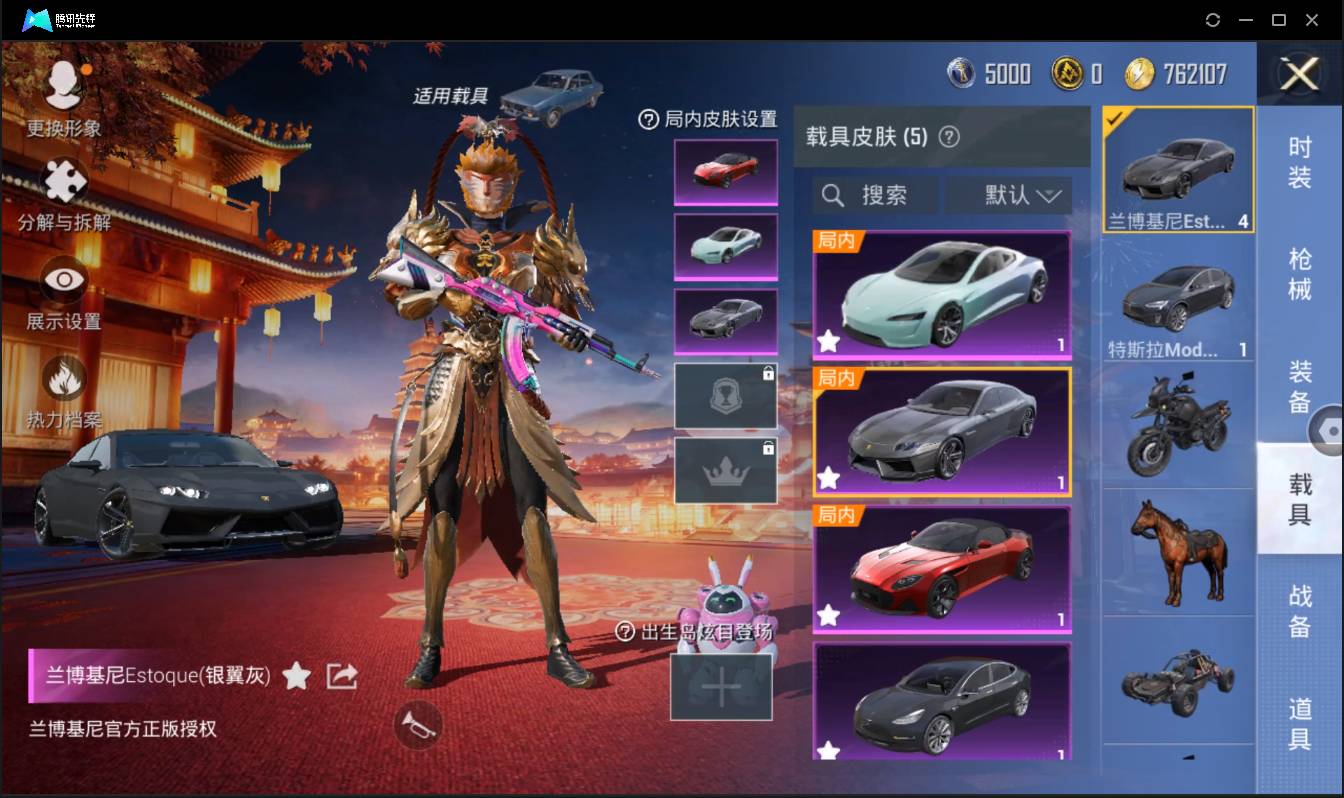1344x798 pixels.
Task: Share the Lamborghini Estoque skin
Action: click(341, 675)
